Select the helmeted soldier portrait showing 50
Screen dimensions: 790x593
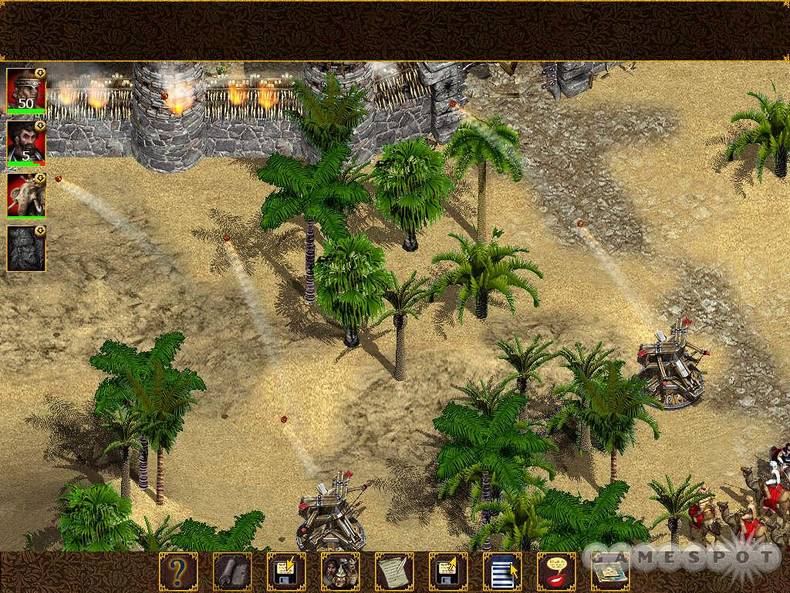(26, 90)
